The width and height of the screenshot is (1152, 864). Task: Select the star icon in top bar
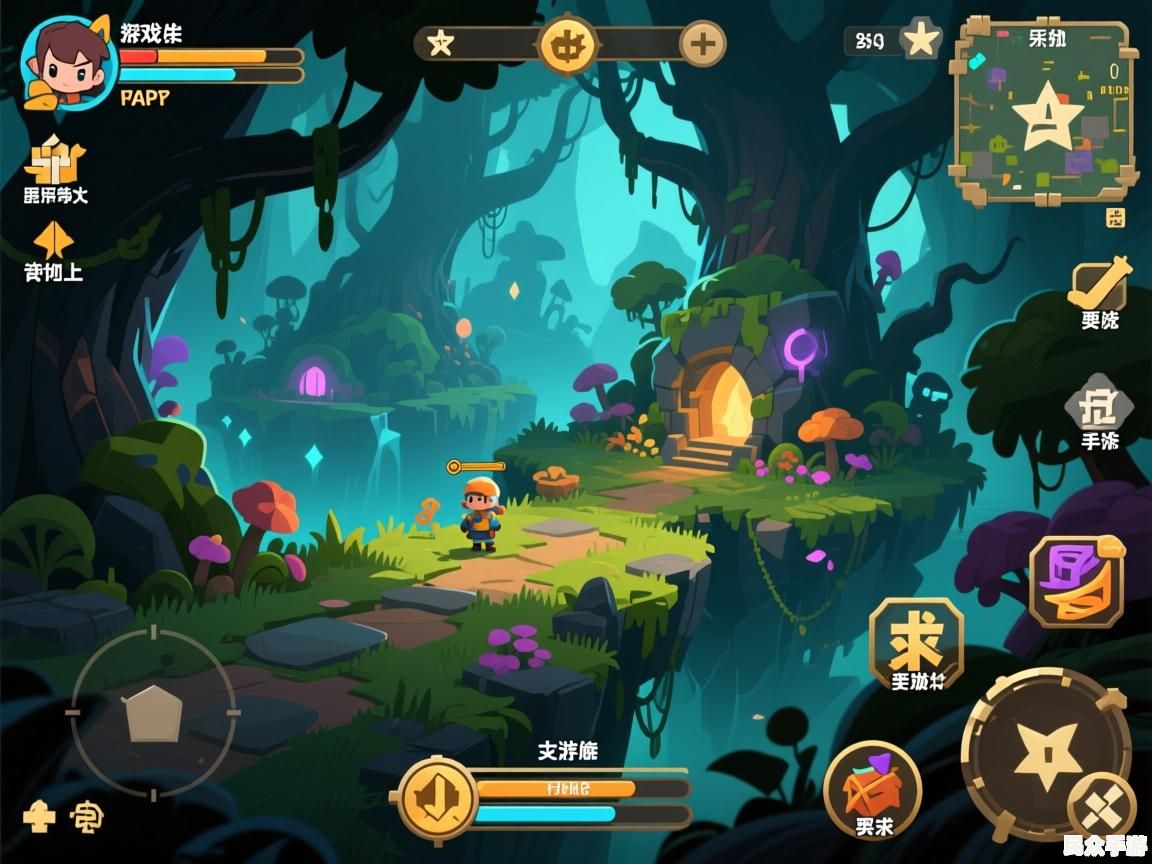pyautogui.click(x=440, y=43)
